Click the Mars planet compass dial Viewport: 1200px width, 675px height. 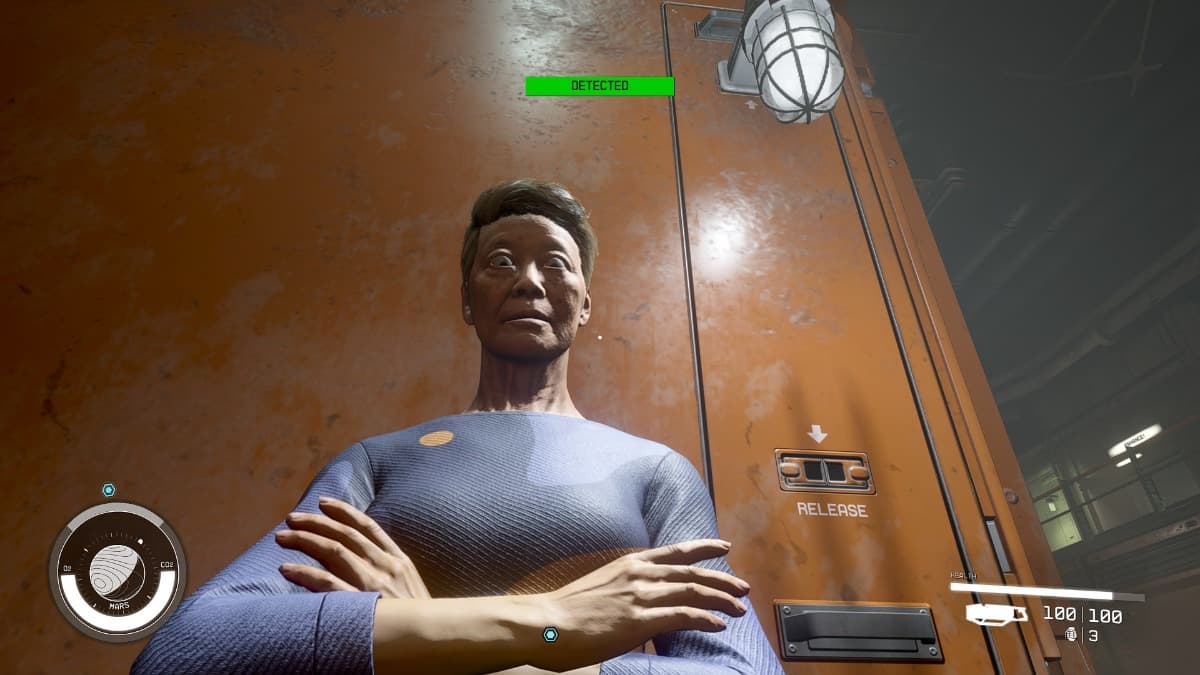[117, 571]
